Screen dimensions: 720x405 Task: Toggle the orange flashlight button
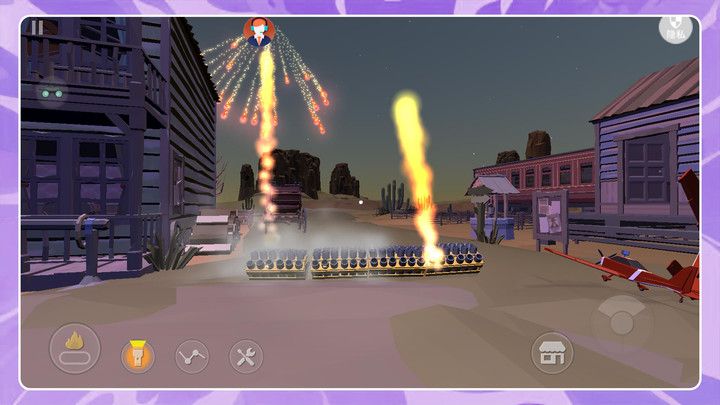(x=138, y=355)
